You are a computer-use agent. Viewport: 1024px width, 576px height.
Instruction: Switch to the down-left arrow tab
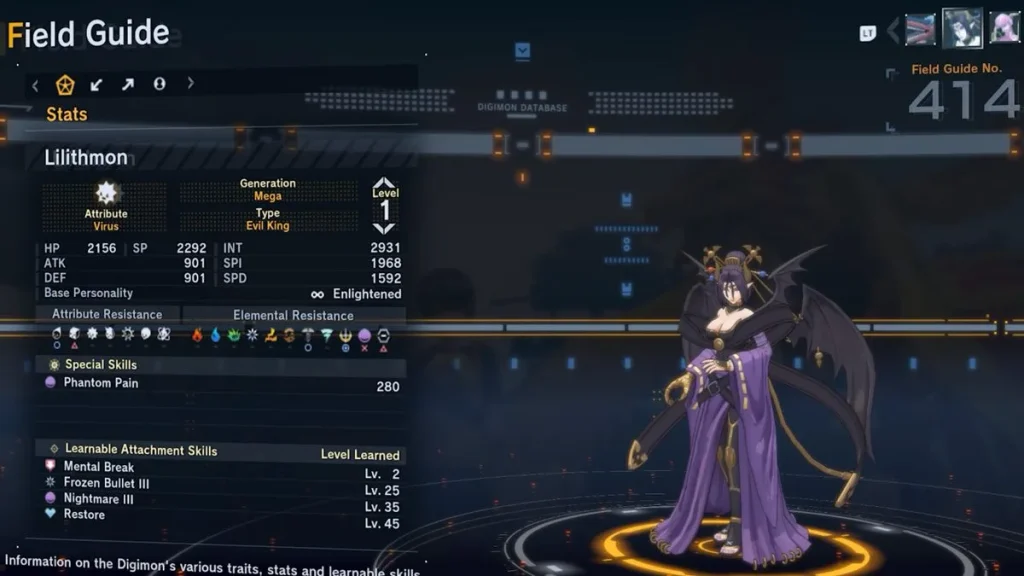click(x=97, y=85)
